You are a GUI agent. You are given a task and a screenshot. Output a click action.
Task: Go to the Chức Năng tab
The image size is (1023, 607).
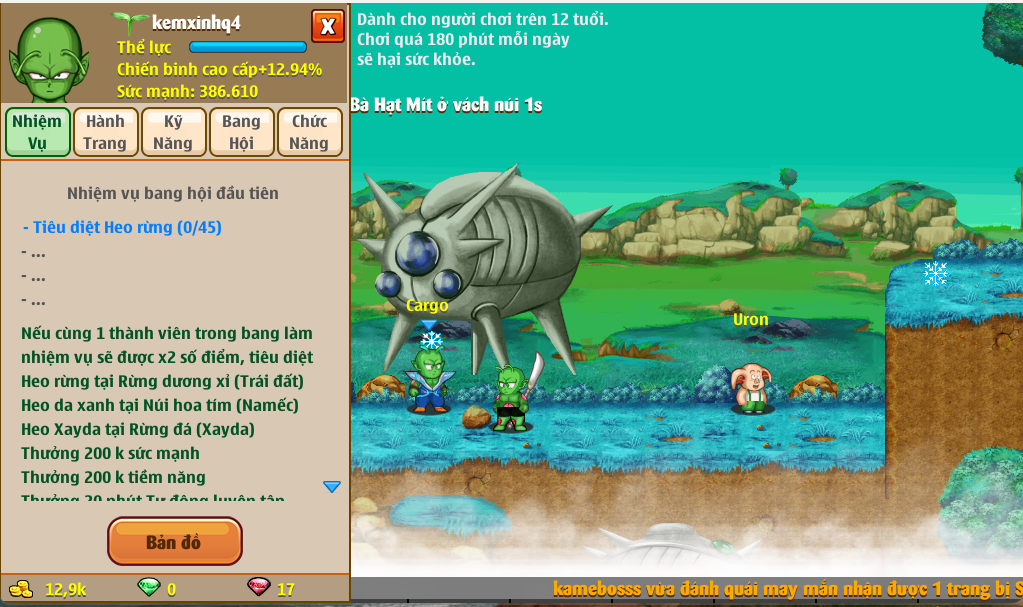coord(309,132)
